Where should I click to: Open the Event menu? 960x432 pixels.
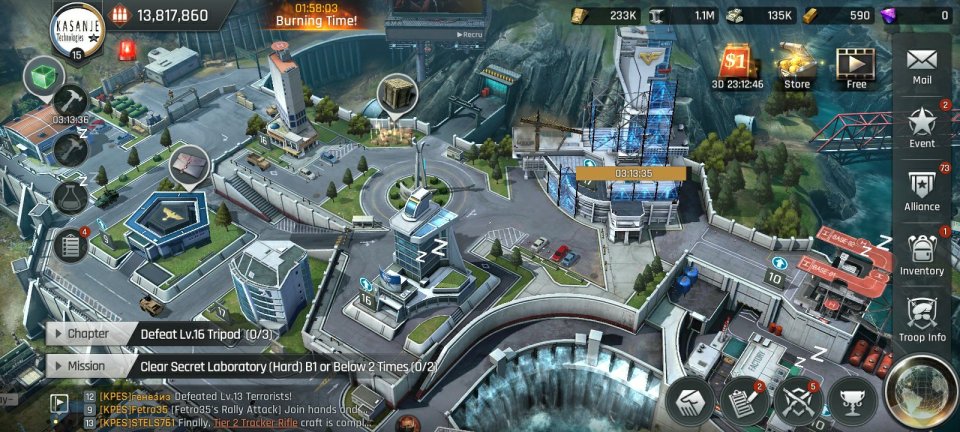tap(922, 127)
